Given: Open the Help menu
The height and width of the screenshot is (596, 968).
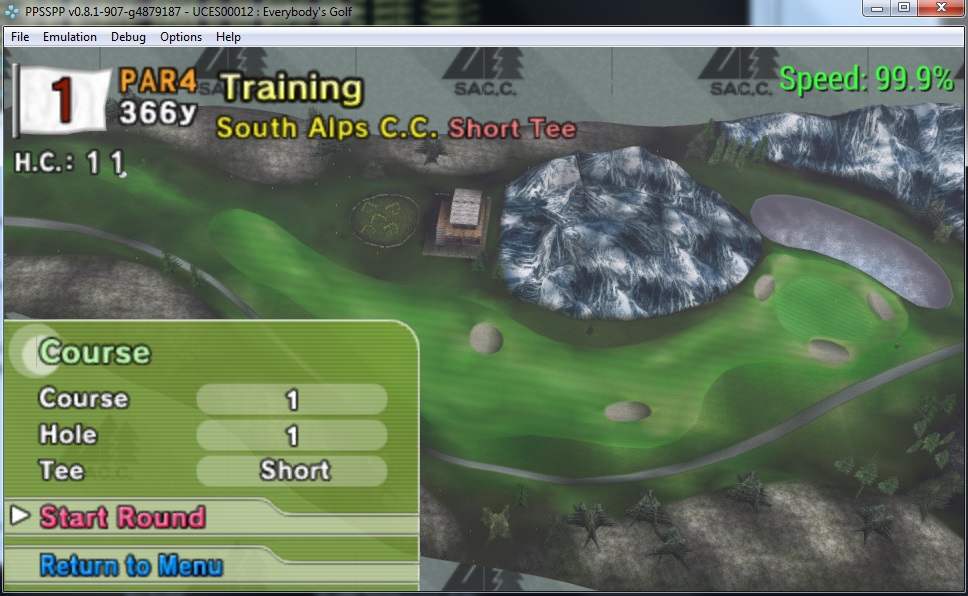Looking at the screenshot, I should (228, 37).
